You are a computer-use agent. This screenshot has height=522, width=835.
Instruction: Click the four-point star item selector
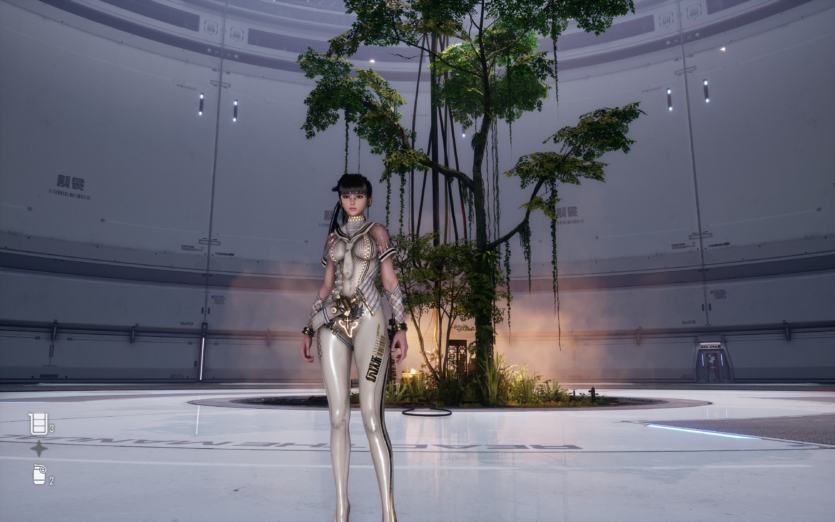(x=38, y=448)
